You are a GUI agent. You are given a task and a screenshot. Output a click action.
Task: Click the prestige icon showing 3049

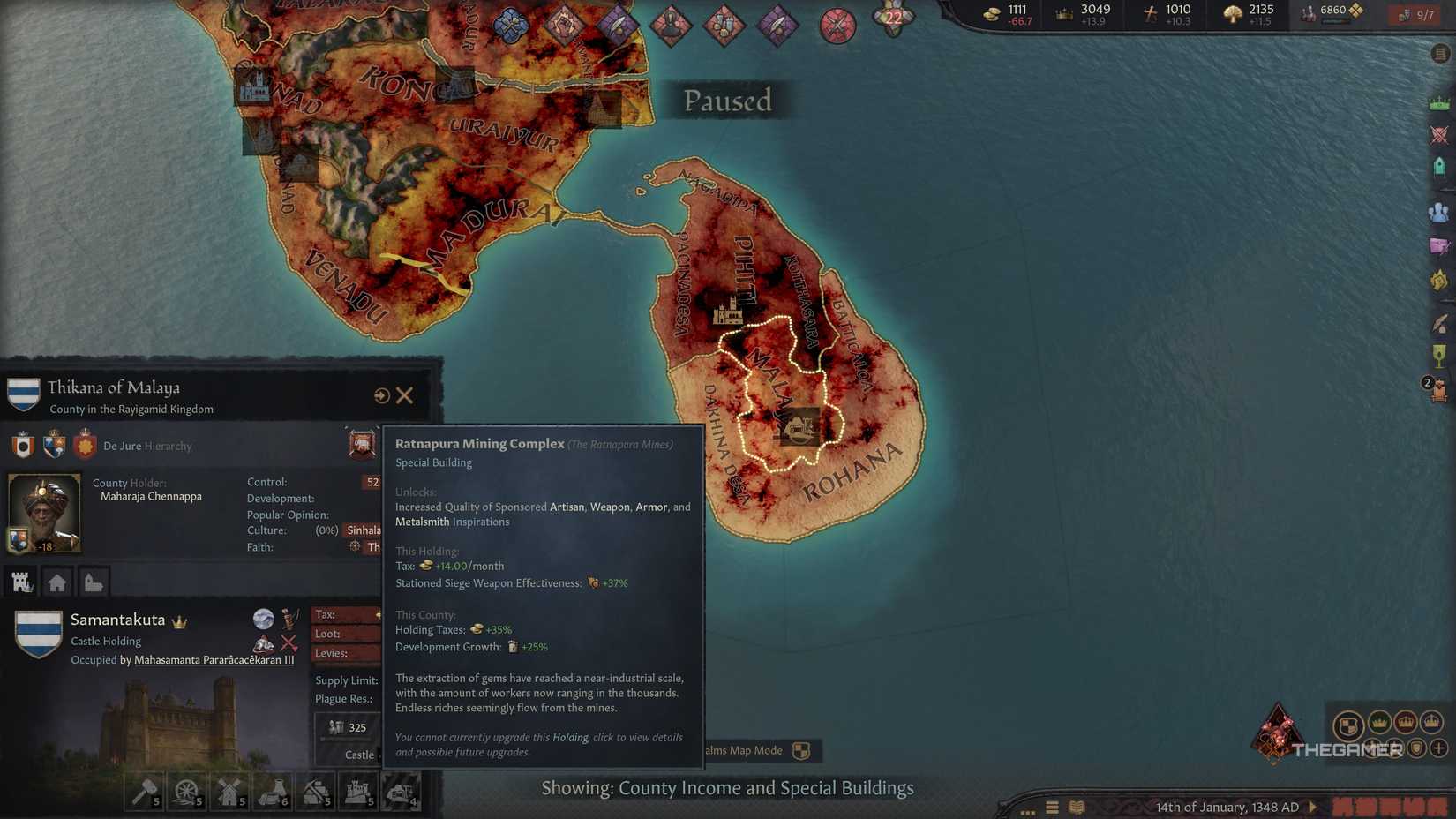click(1062, 14)
